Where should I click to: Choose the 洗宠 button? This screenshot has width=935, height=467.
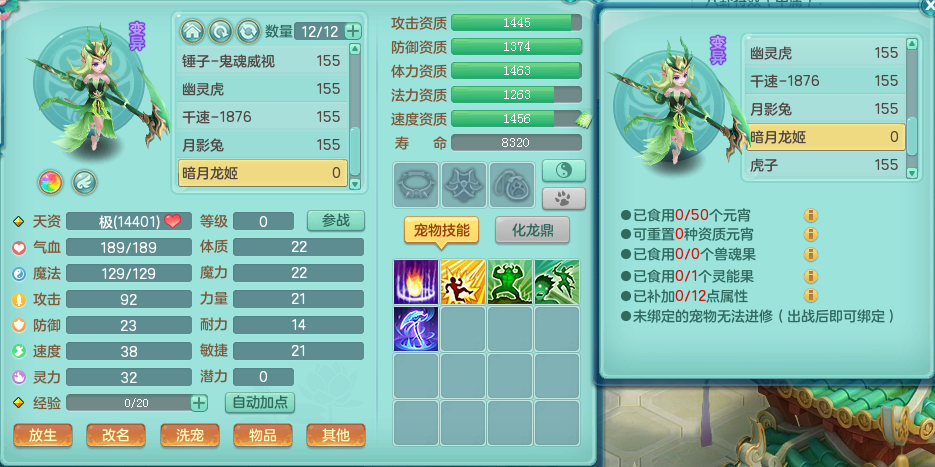click(189, 435)
